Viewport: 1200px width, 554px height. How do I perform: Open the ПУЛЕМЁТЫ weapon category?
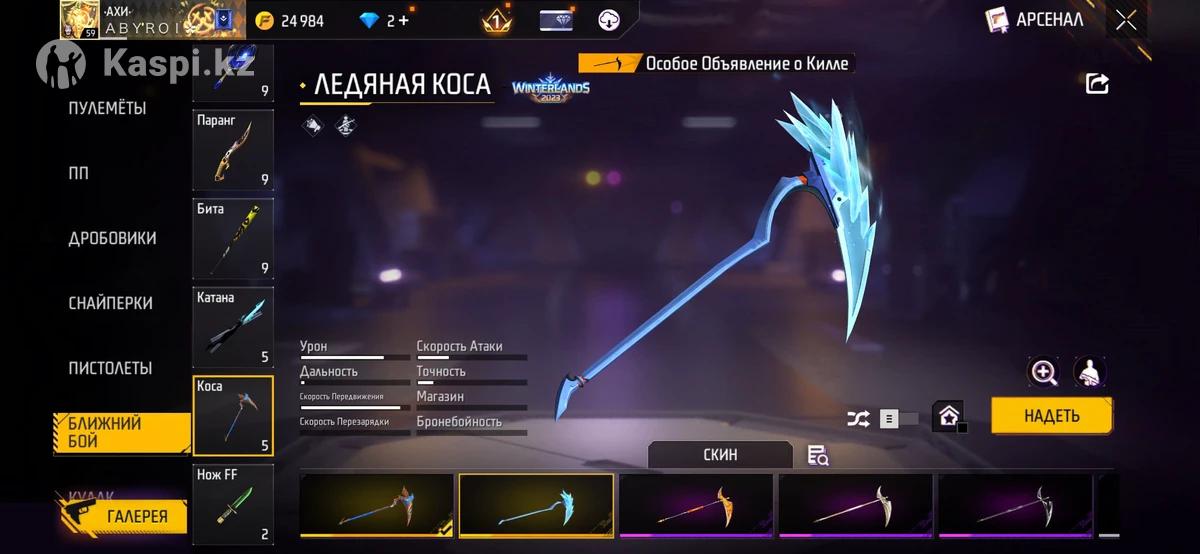(x=107, y=108)
